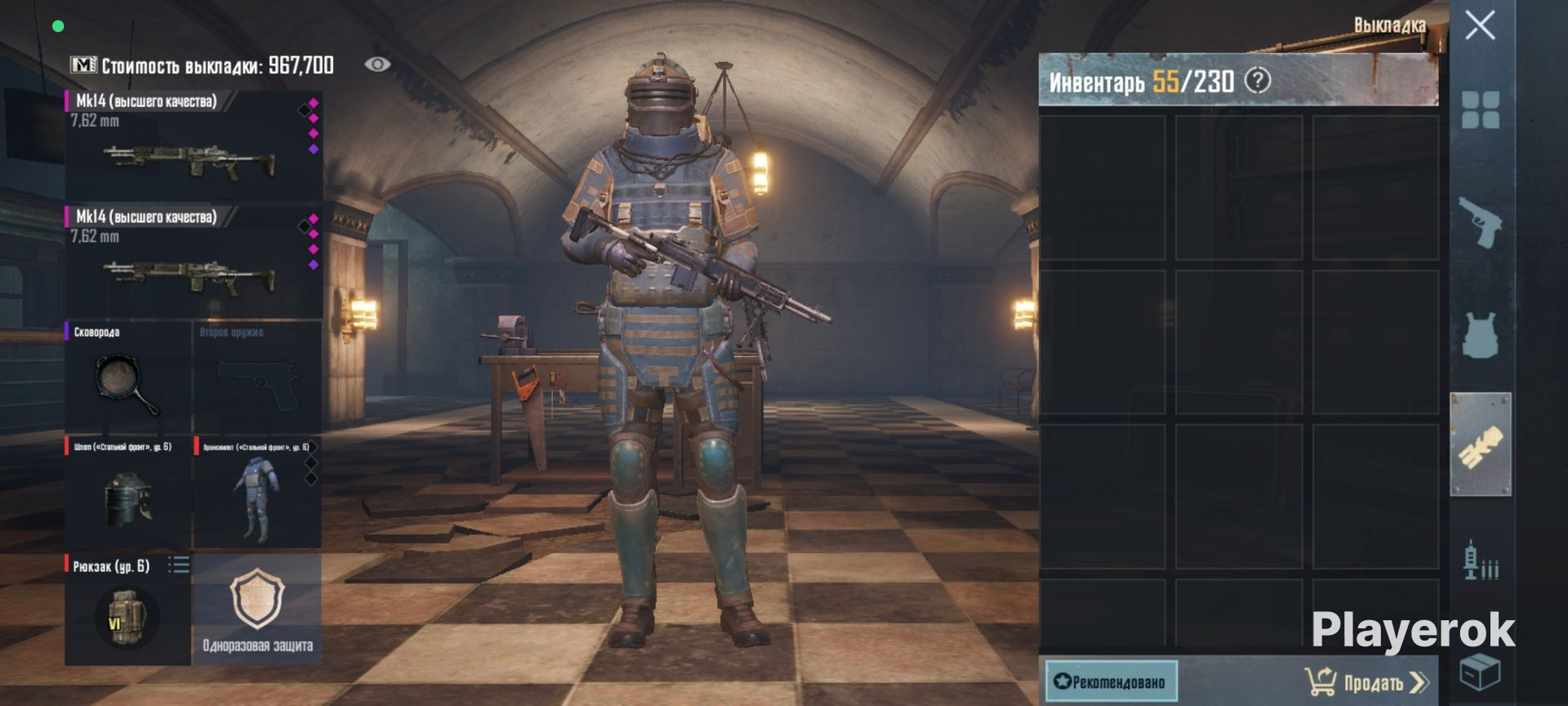Switch to the pistol weapons tab
Viewport: 1568px width, 706px height.
pyautogui.click(x=1480, y=221)
